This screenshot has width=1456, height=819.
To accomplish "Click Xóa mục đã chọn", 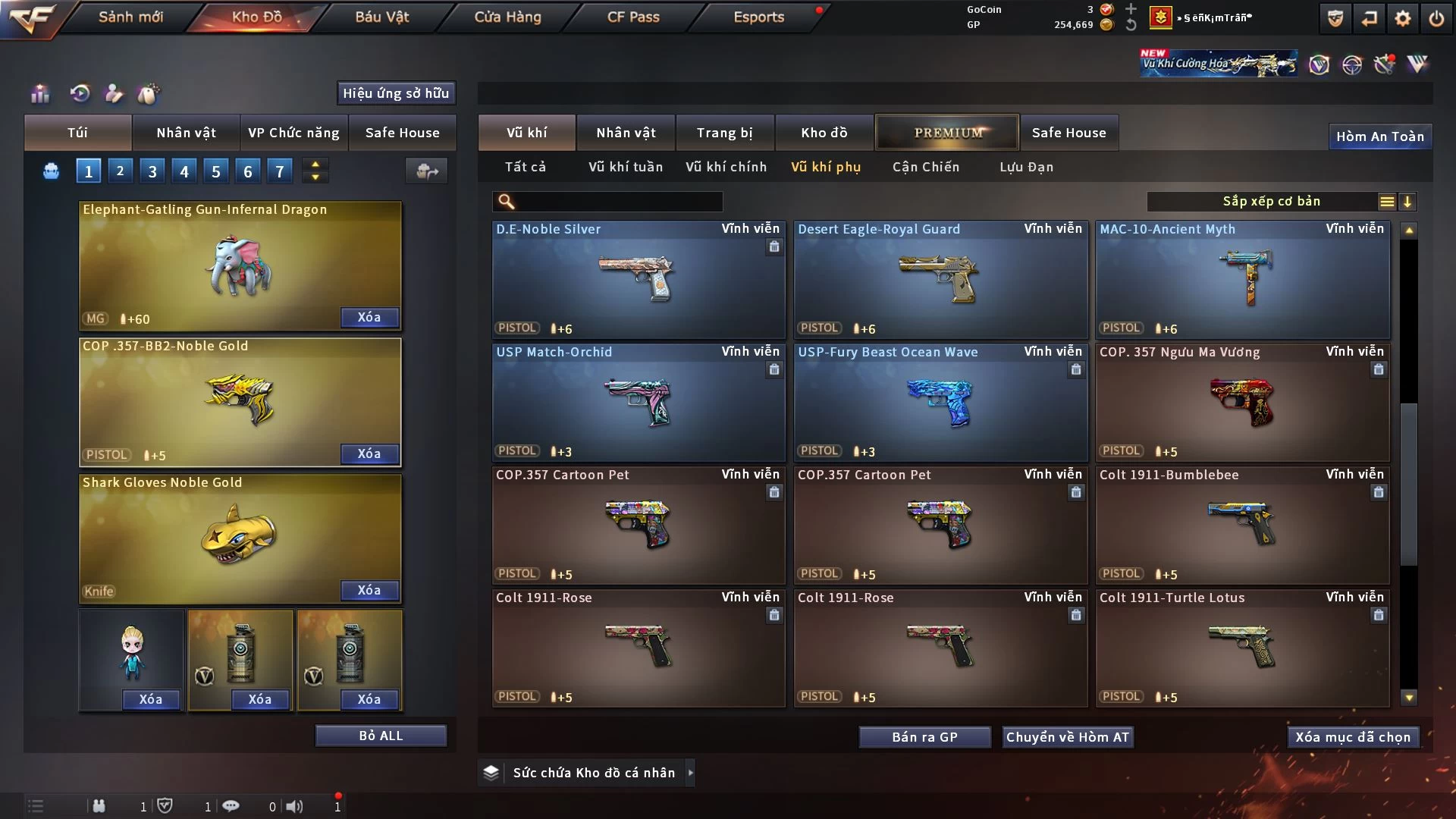I will [x=1352, y=737].
